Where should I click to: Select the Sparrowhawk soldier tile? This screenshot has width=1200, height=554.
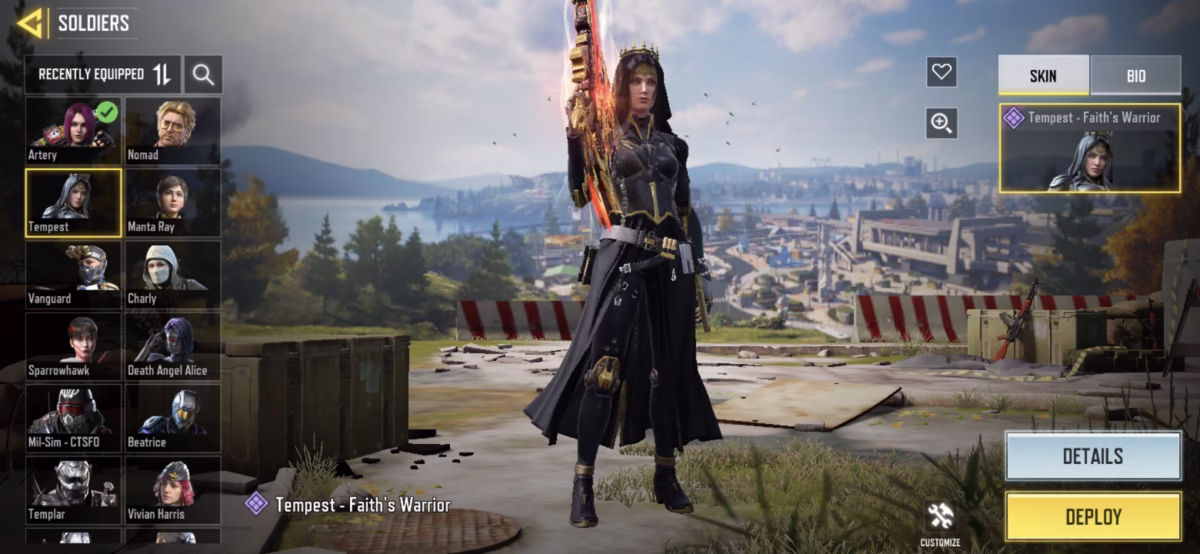click(73, 347)
